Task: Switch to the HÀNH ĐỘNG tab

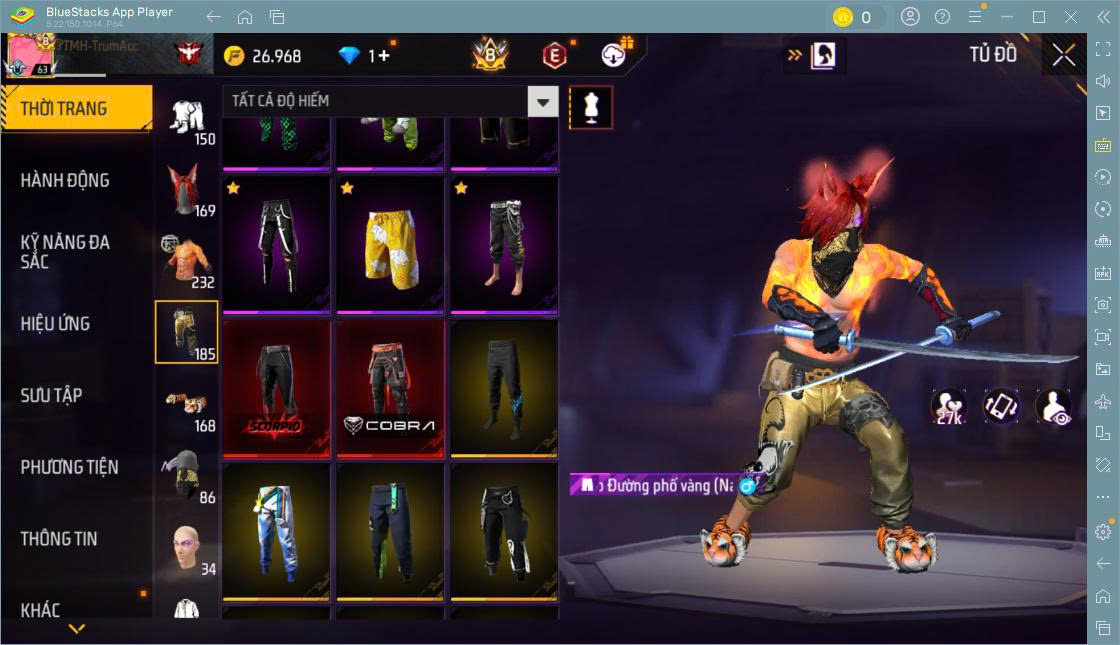Action: tap(65, 181)
